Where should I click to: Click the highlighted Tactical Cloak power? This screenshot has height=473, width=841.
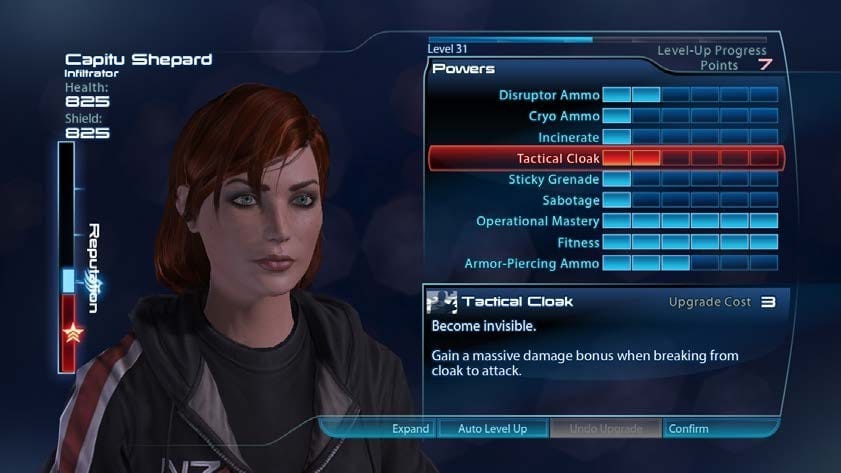tap(558, 158)
